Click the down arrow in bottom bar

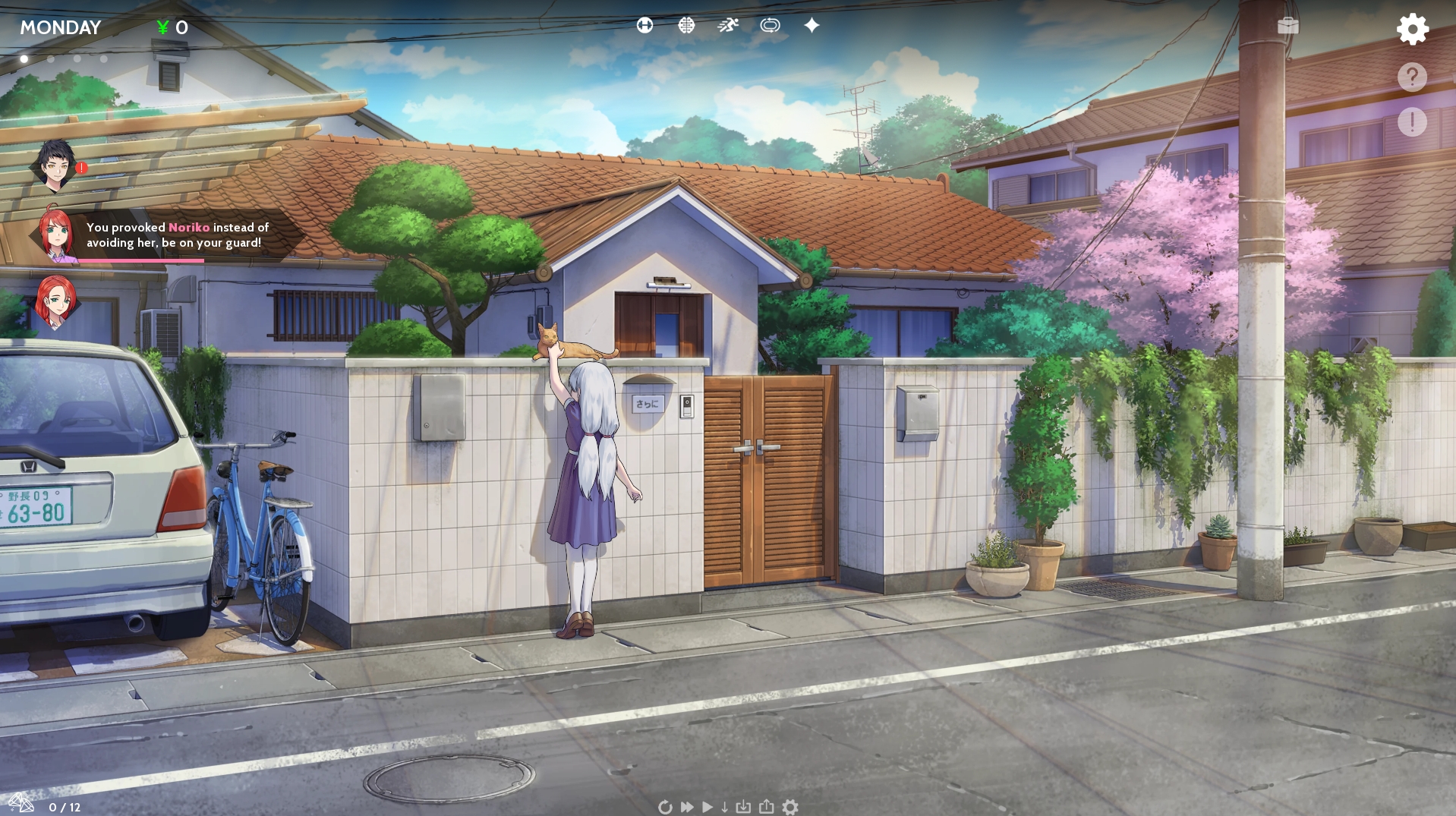point(725,807)
